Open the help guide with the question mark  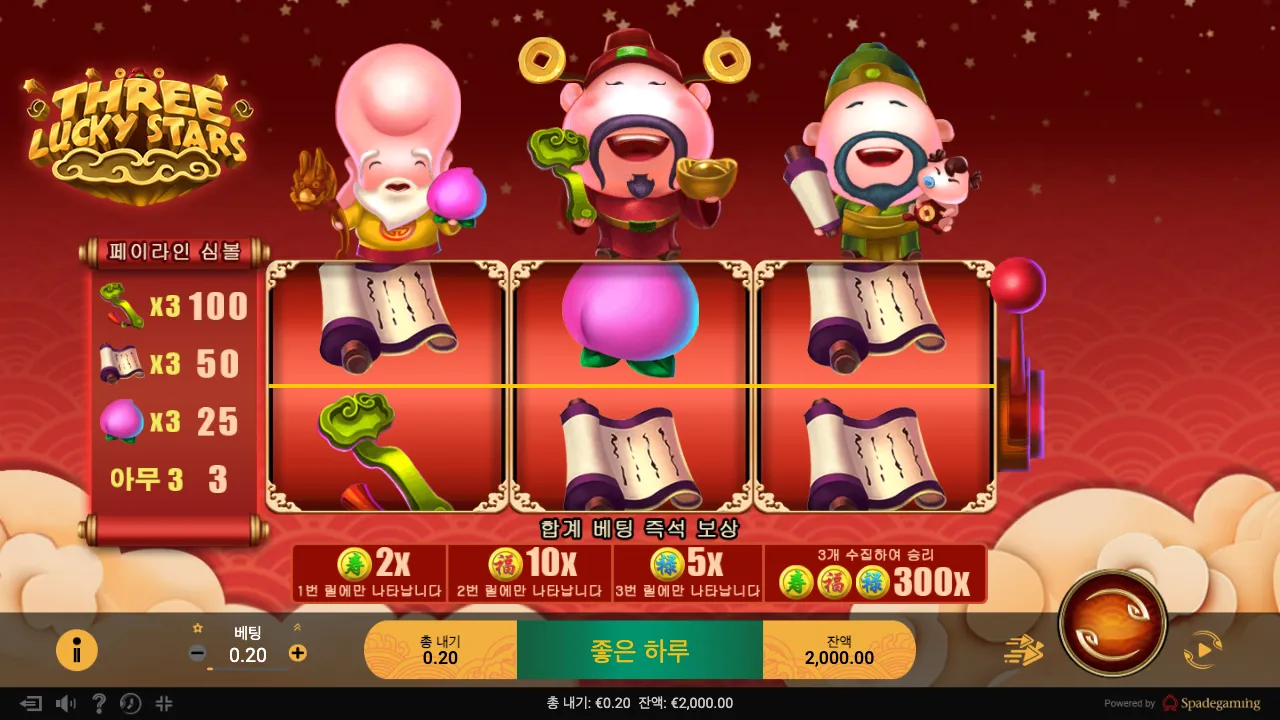tap(98, 703)
